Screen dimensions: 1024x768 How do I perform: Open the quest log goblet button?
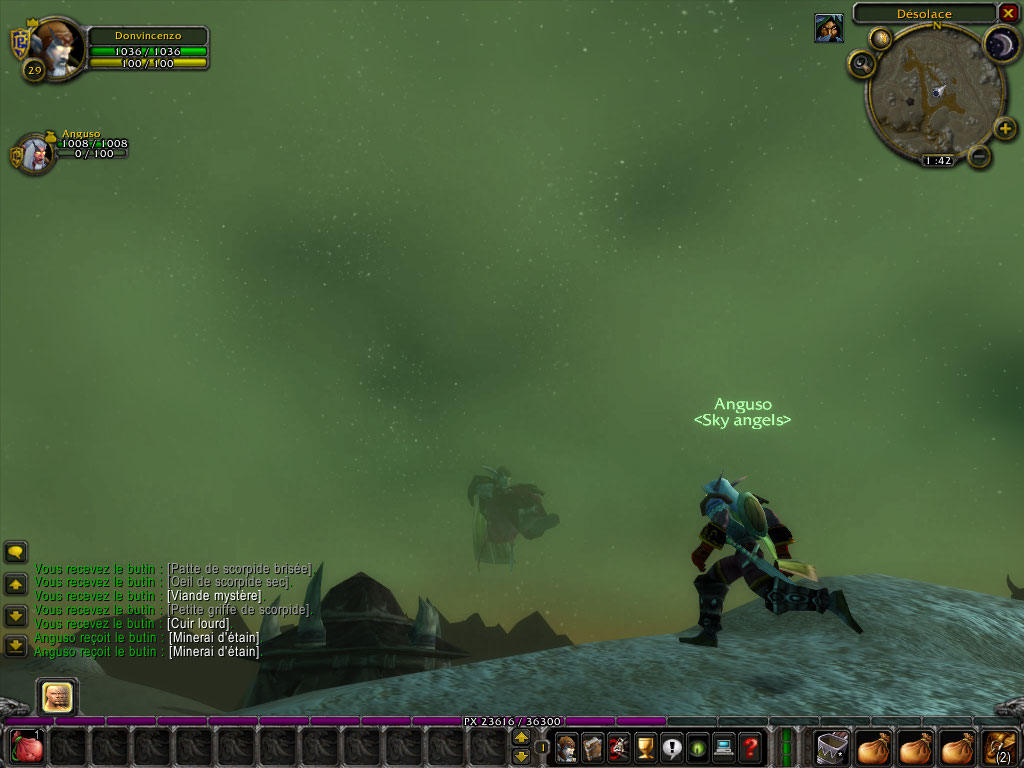pos(645,746)
